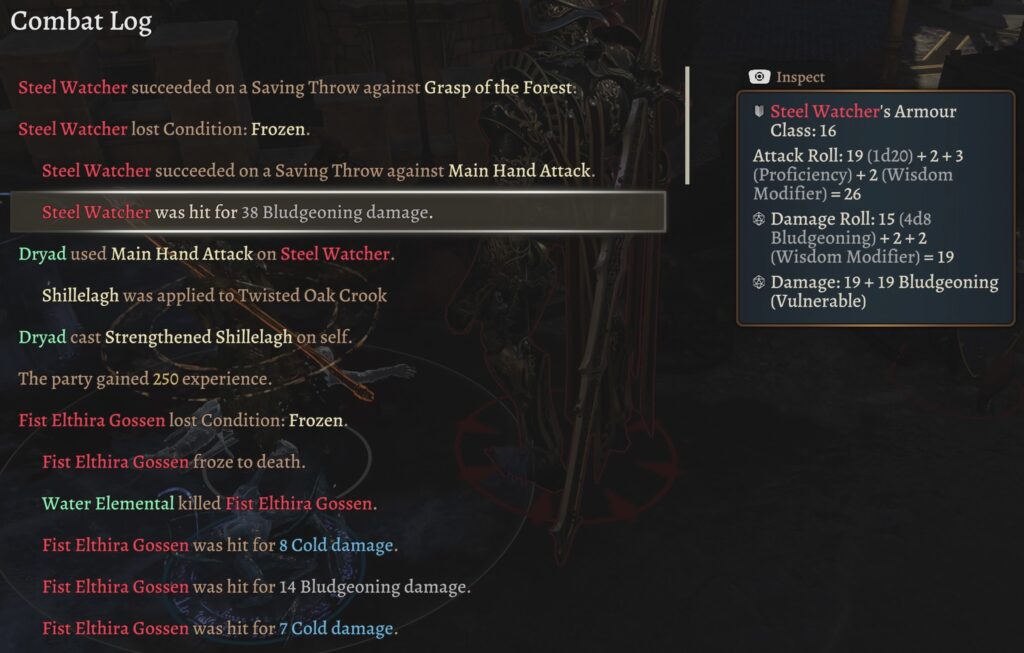Select the 14 Bludgeoning damage log entry

coord(256,587)
